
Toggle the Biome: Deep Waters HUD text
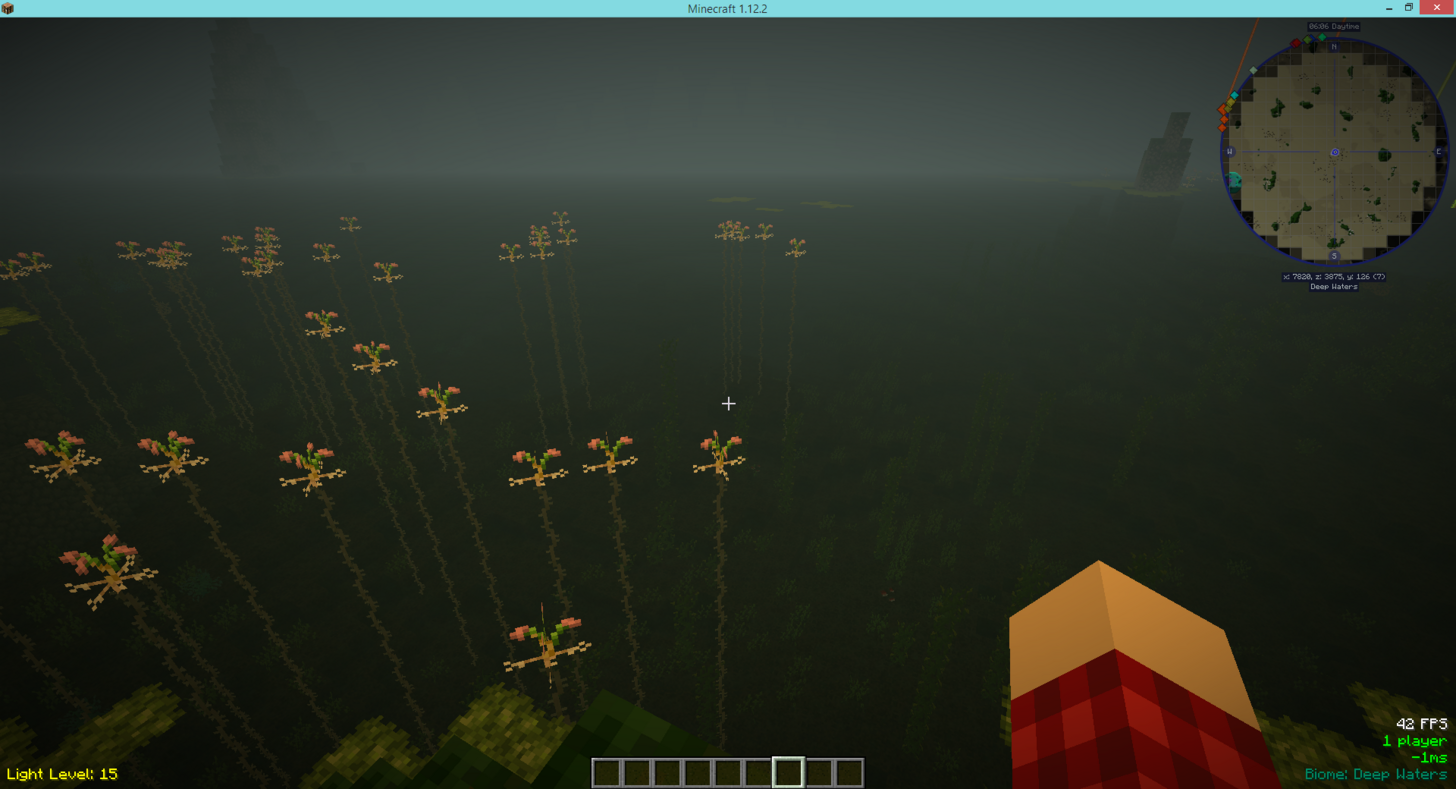coord(1377,773)
